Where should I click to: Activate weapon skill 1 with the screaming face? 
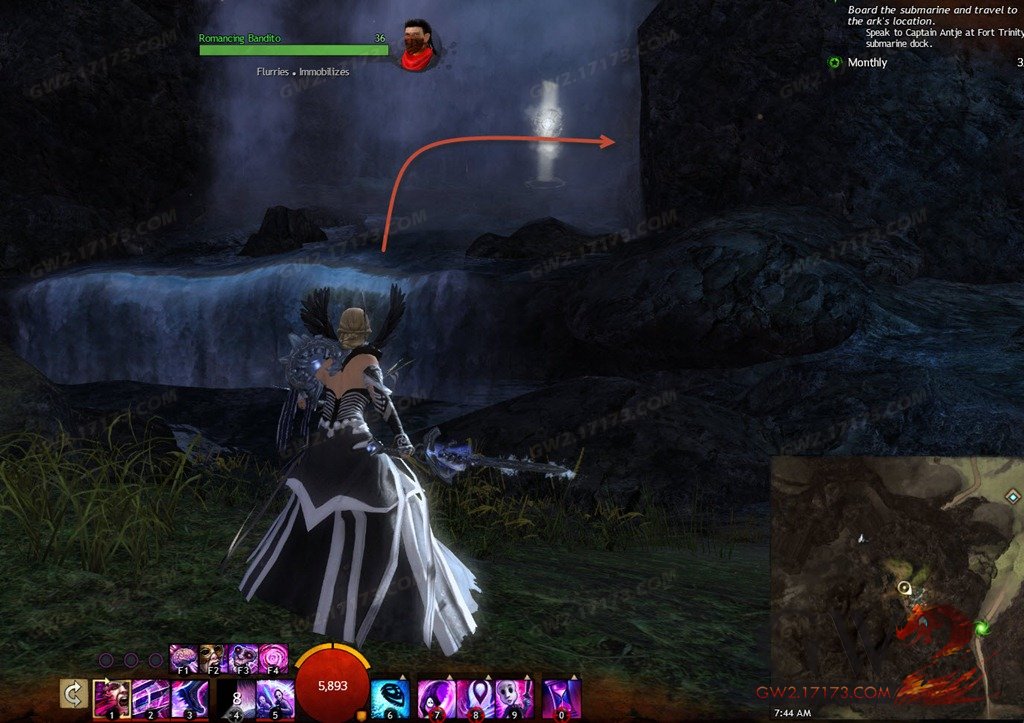tap(110, 698)
